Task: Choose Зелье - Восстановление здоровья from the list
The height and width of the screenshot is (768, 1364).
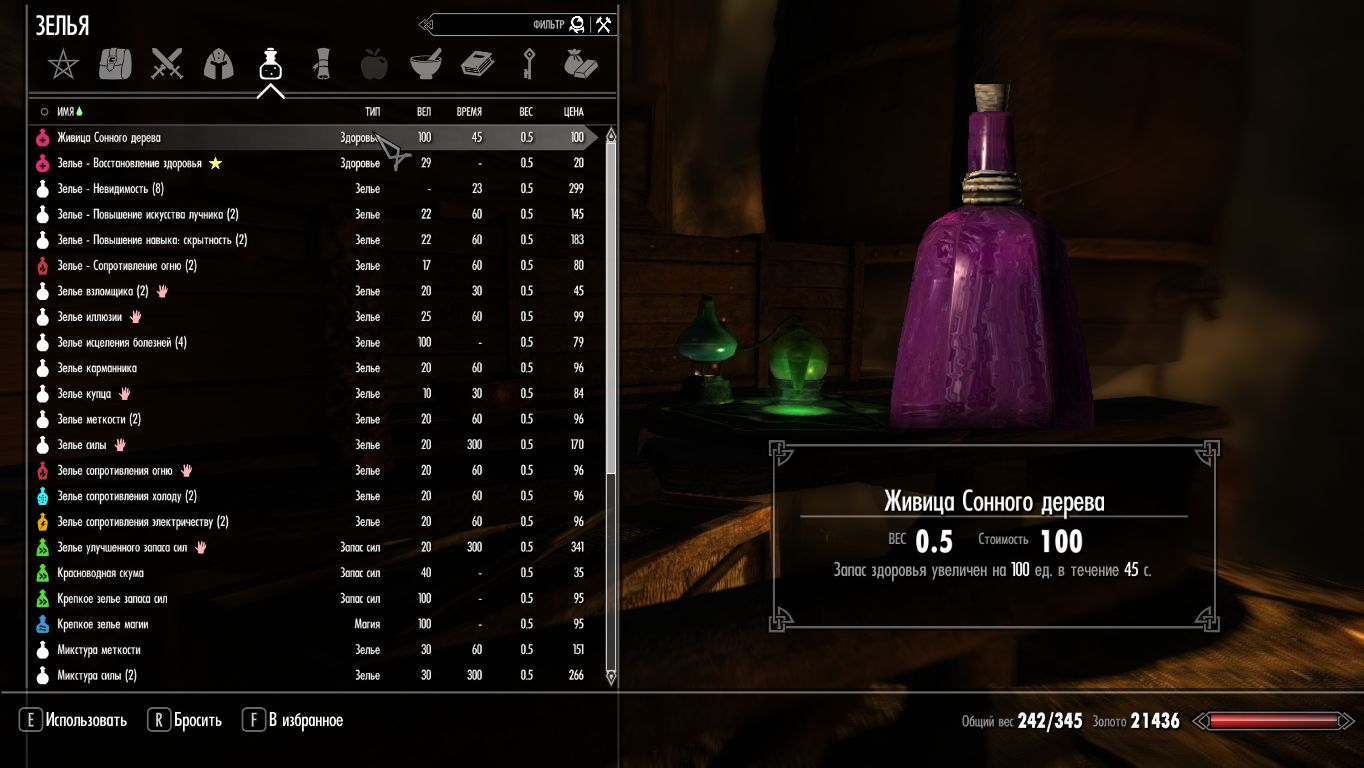Action: (x=129, y=164)
